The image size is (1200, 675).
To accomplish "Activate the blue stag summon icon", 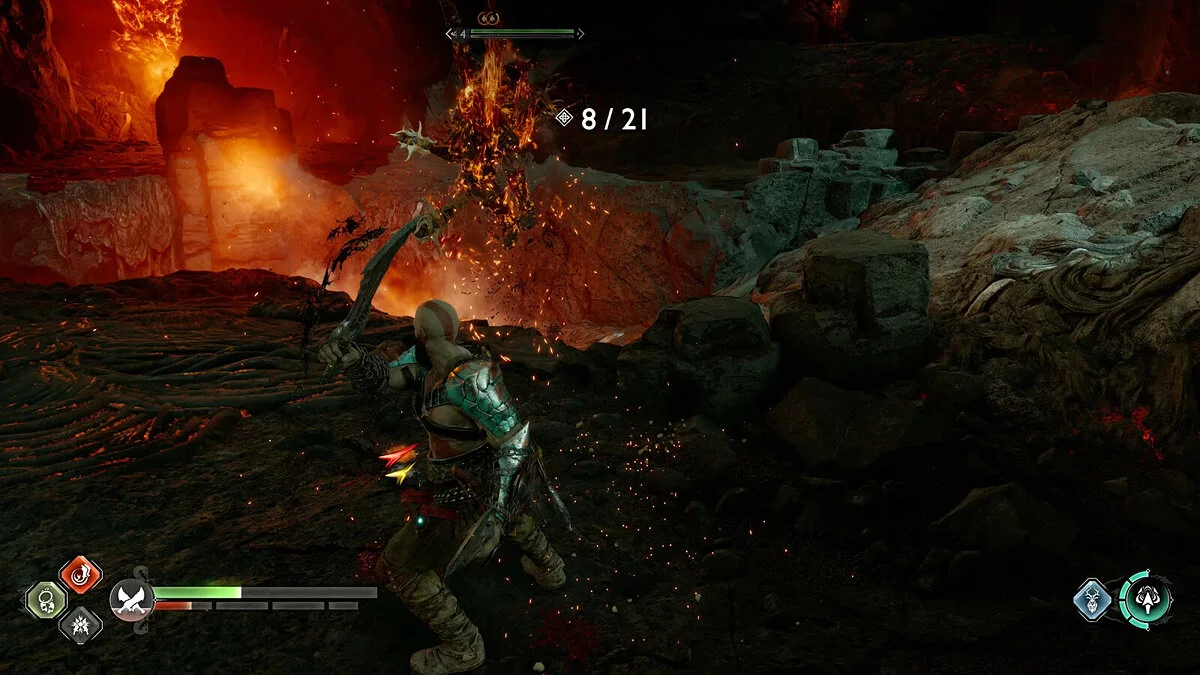I will [1093, 600].
